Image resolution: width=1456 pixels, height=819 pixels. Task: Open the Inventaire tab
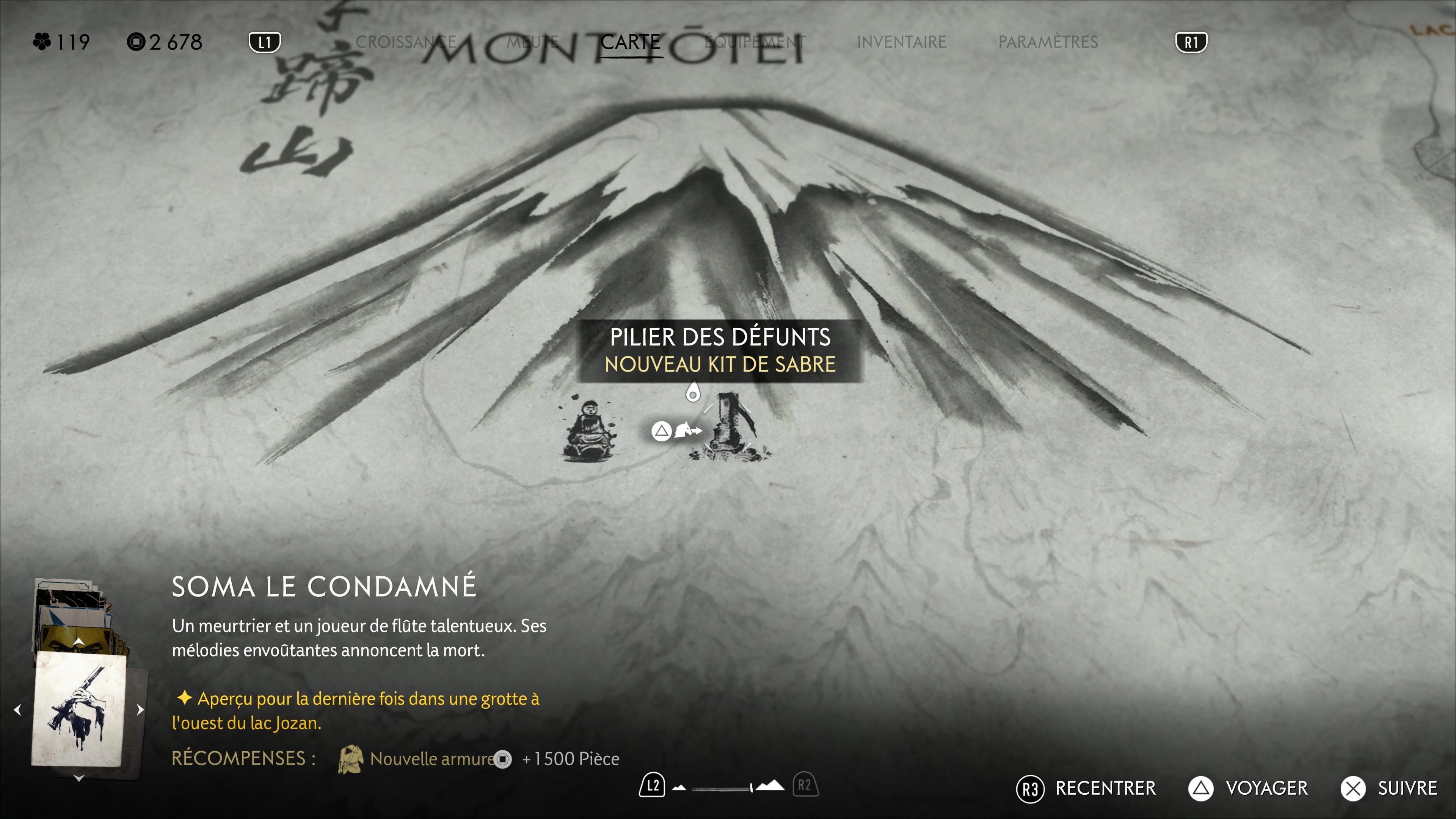tap(902, 42)
